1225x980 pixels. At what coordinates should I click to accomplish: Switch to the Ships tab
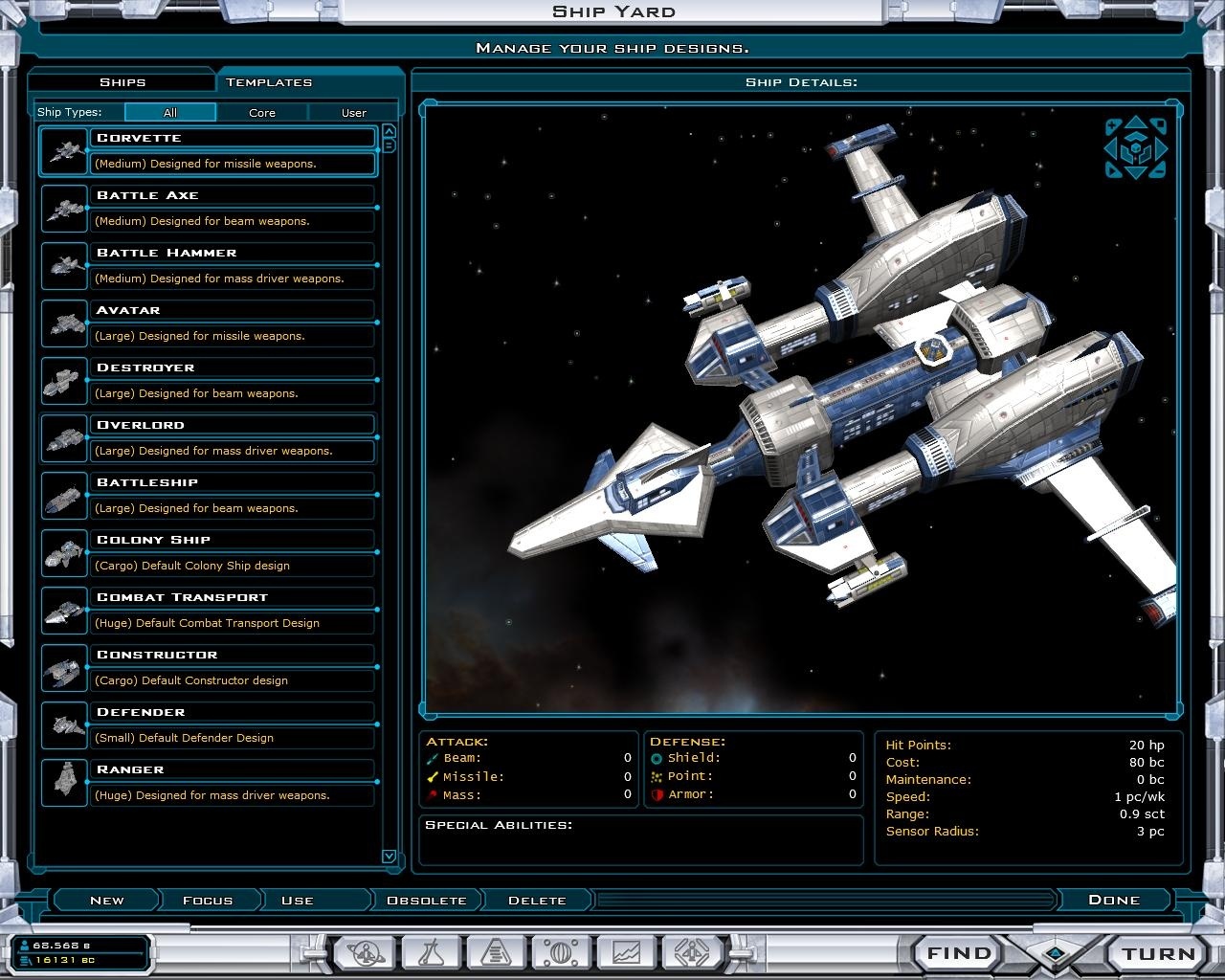[123, 82]
